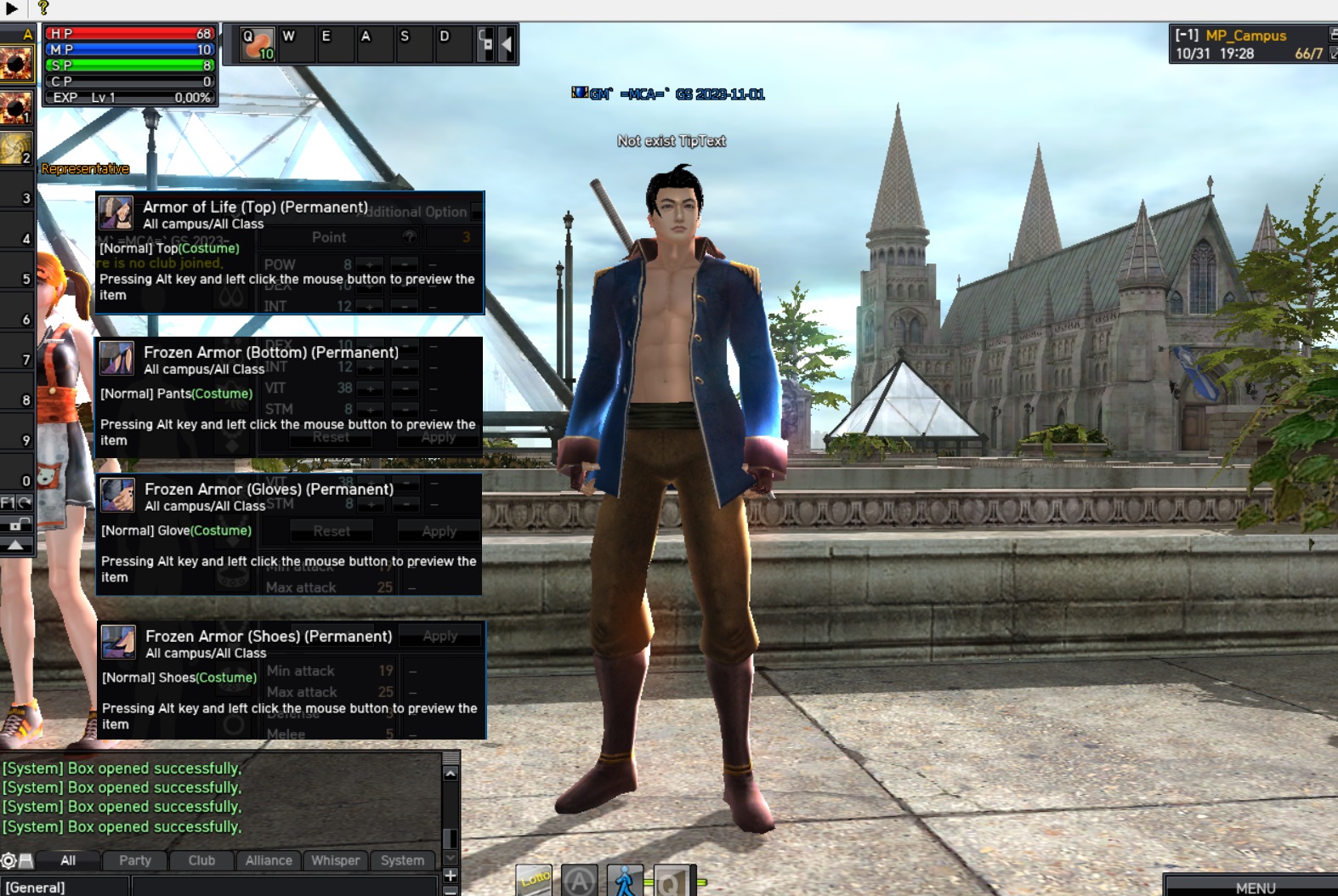
Task: Select the skill in slot 1
Action: (15, 108)
